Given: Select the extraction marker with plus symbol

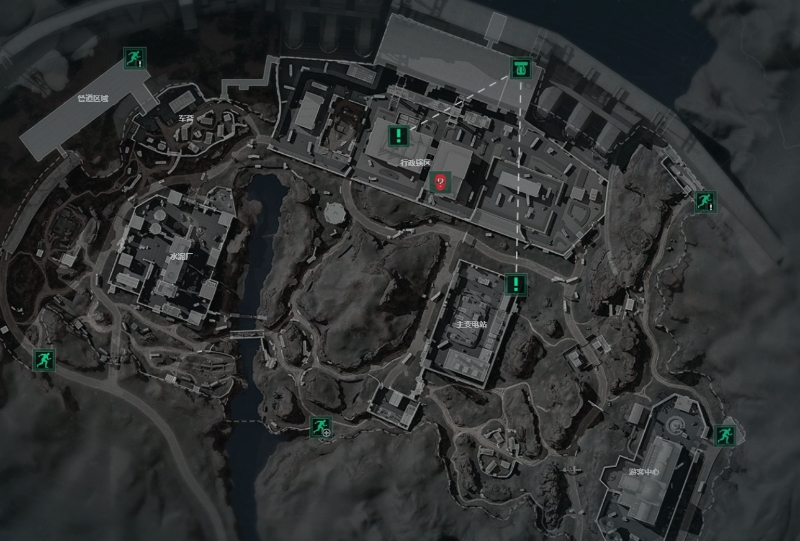Looking at the screenshot, I should 320,427.
